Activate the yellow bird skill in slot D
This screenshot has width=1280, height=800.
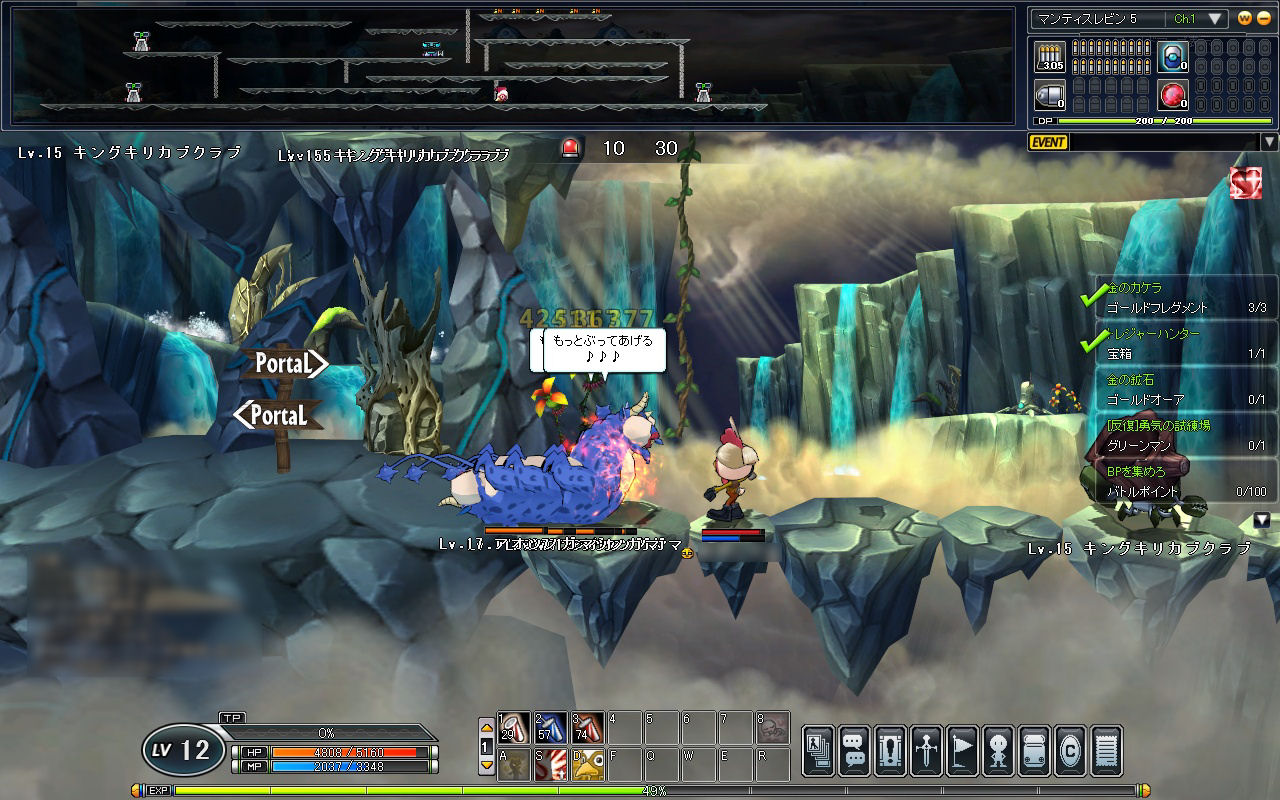[588, 765]
